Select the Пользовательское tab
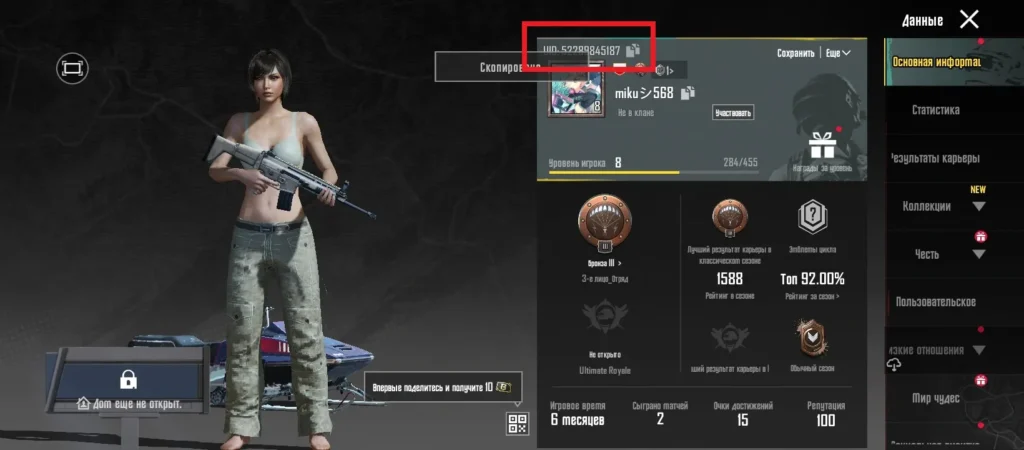This screenshot has width=1024, height=450. [x=935, y=302]
